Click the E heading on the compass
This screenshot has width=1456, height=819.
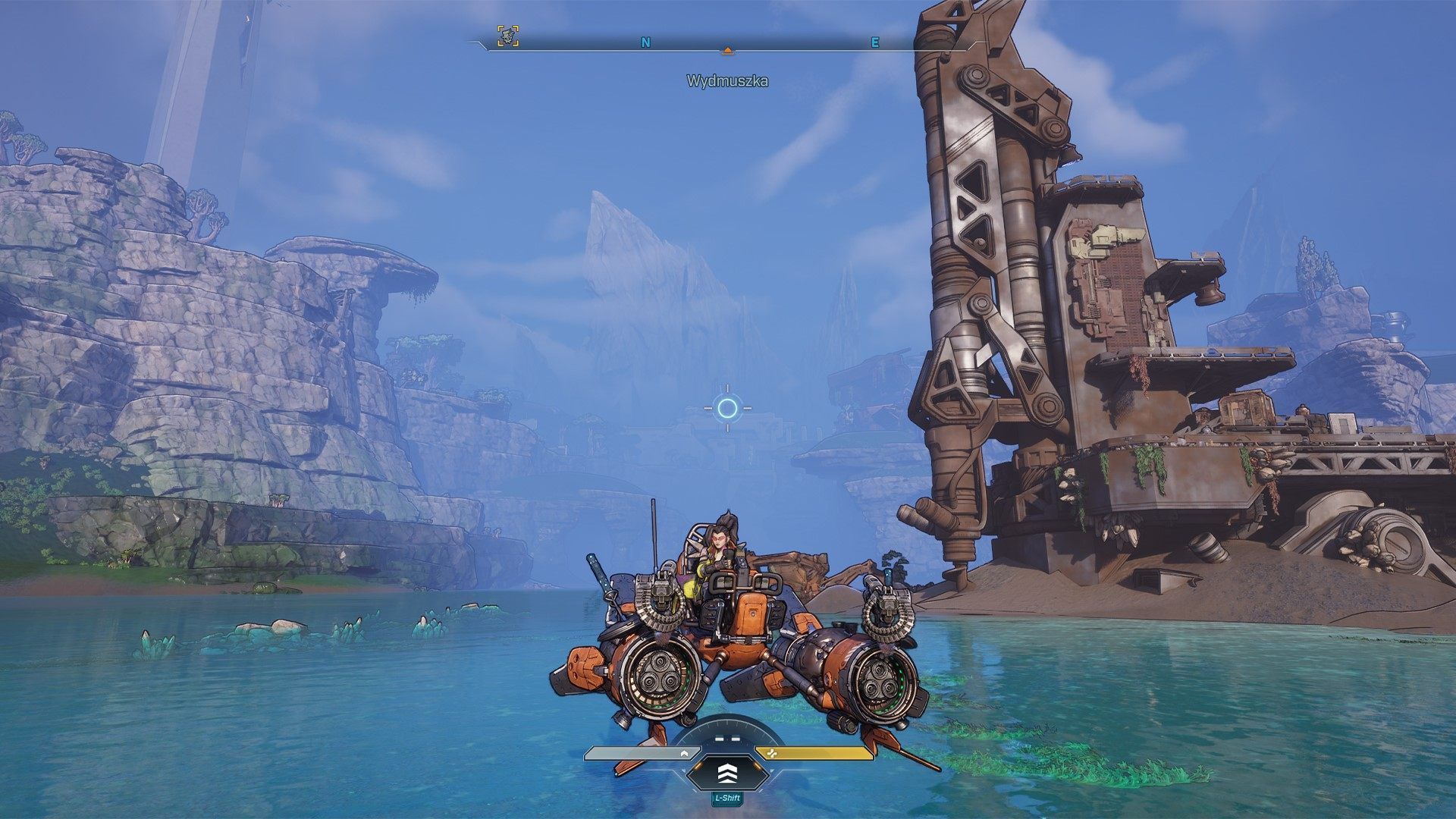874,43
